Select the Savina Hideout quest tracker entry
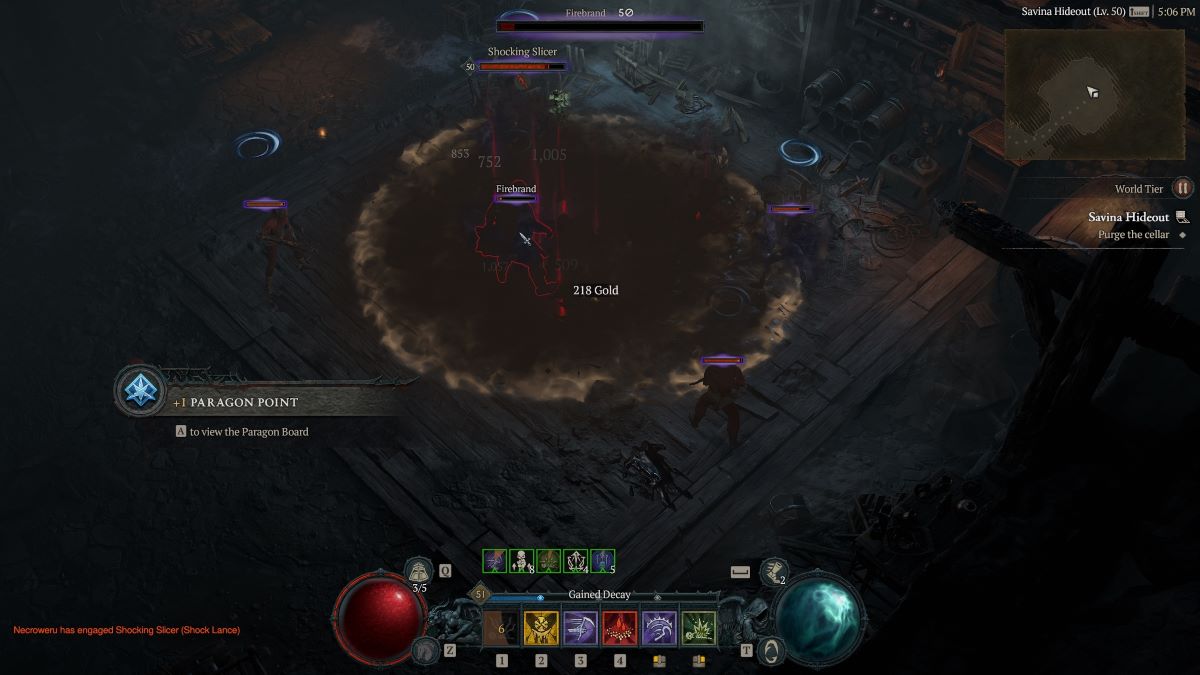1200x675 pixels. point(1128,217)
